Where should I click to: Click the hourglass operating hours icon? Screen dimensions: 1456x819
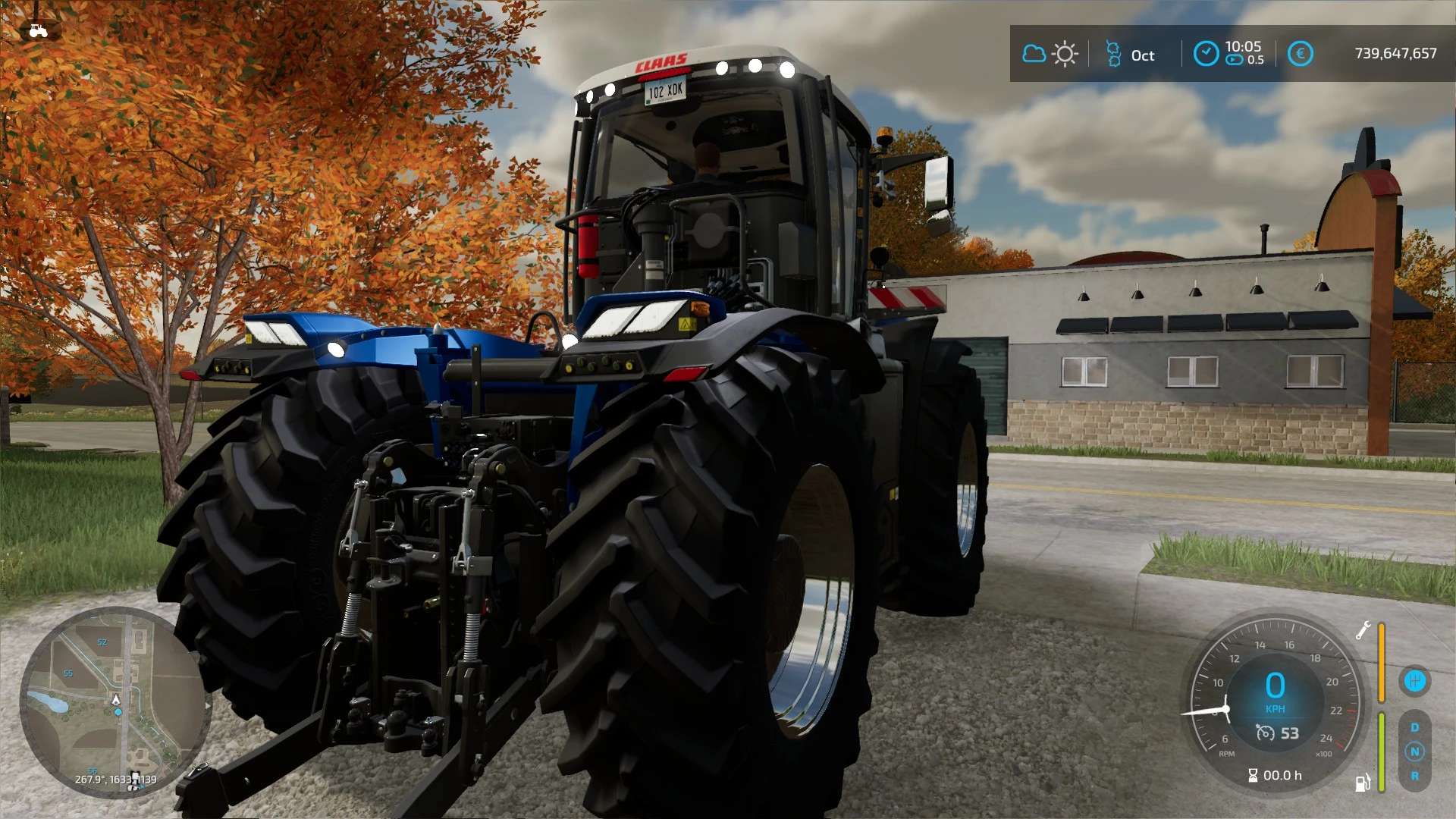1253,775
